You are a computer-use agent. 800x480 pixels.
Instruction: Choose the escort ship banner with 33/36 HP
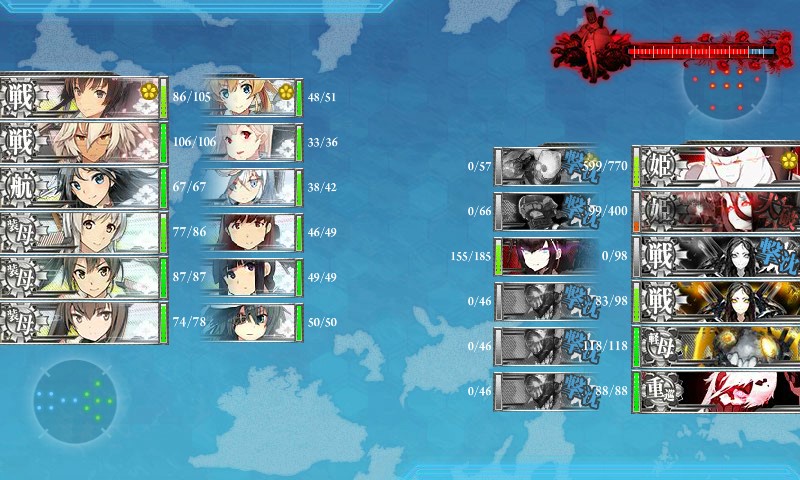(249, 142)
